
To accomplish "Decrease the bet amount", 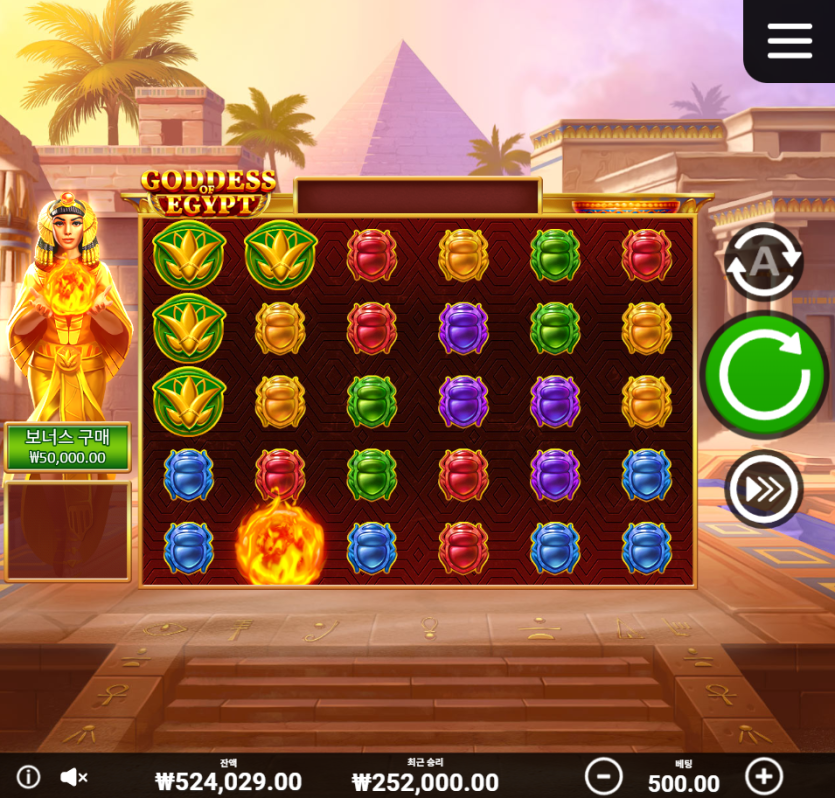I will tap(603, 776).
